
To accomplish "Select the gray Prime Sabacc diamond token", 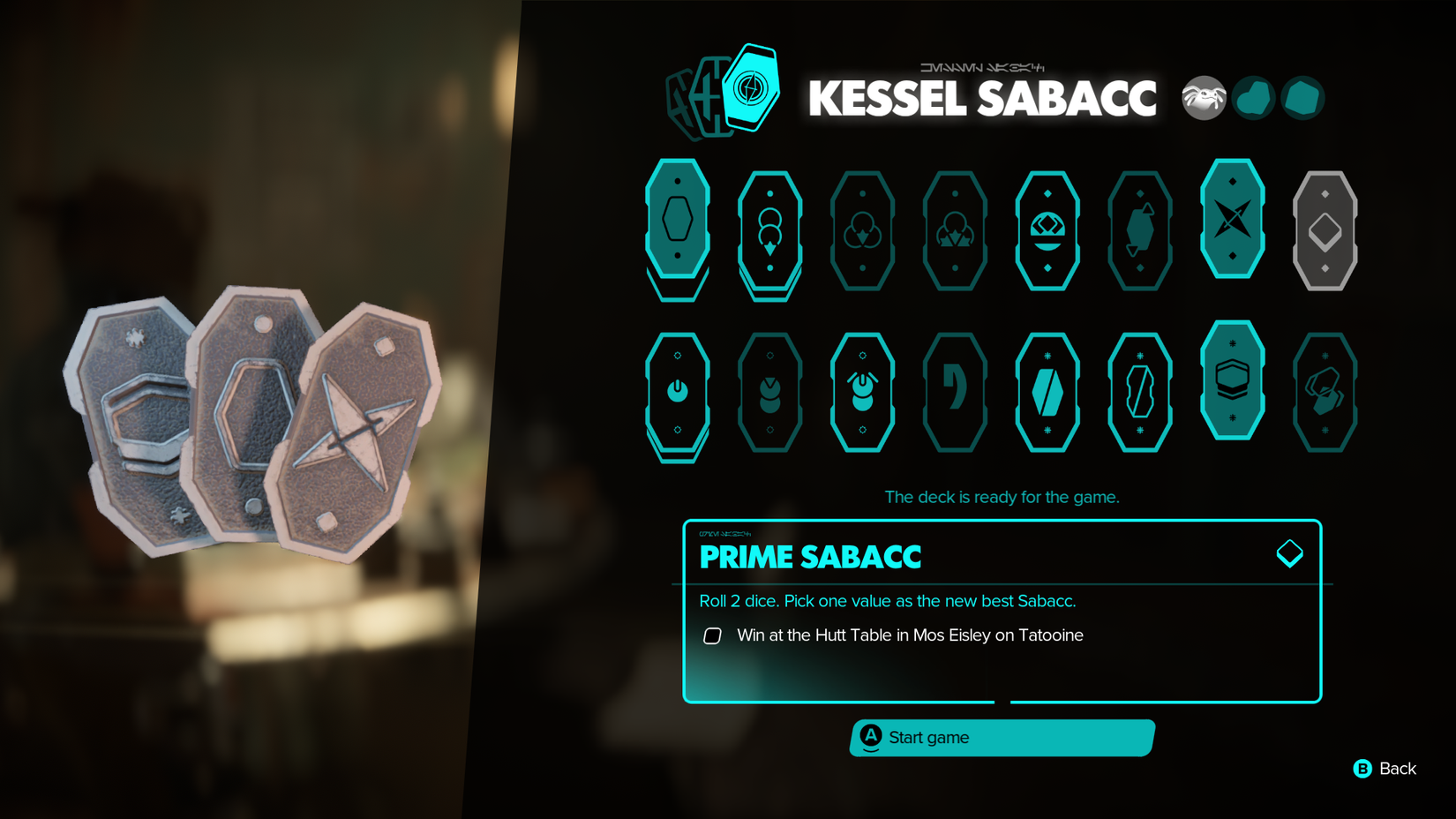I will click(1325, 231).
